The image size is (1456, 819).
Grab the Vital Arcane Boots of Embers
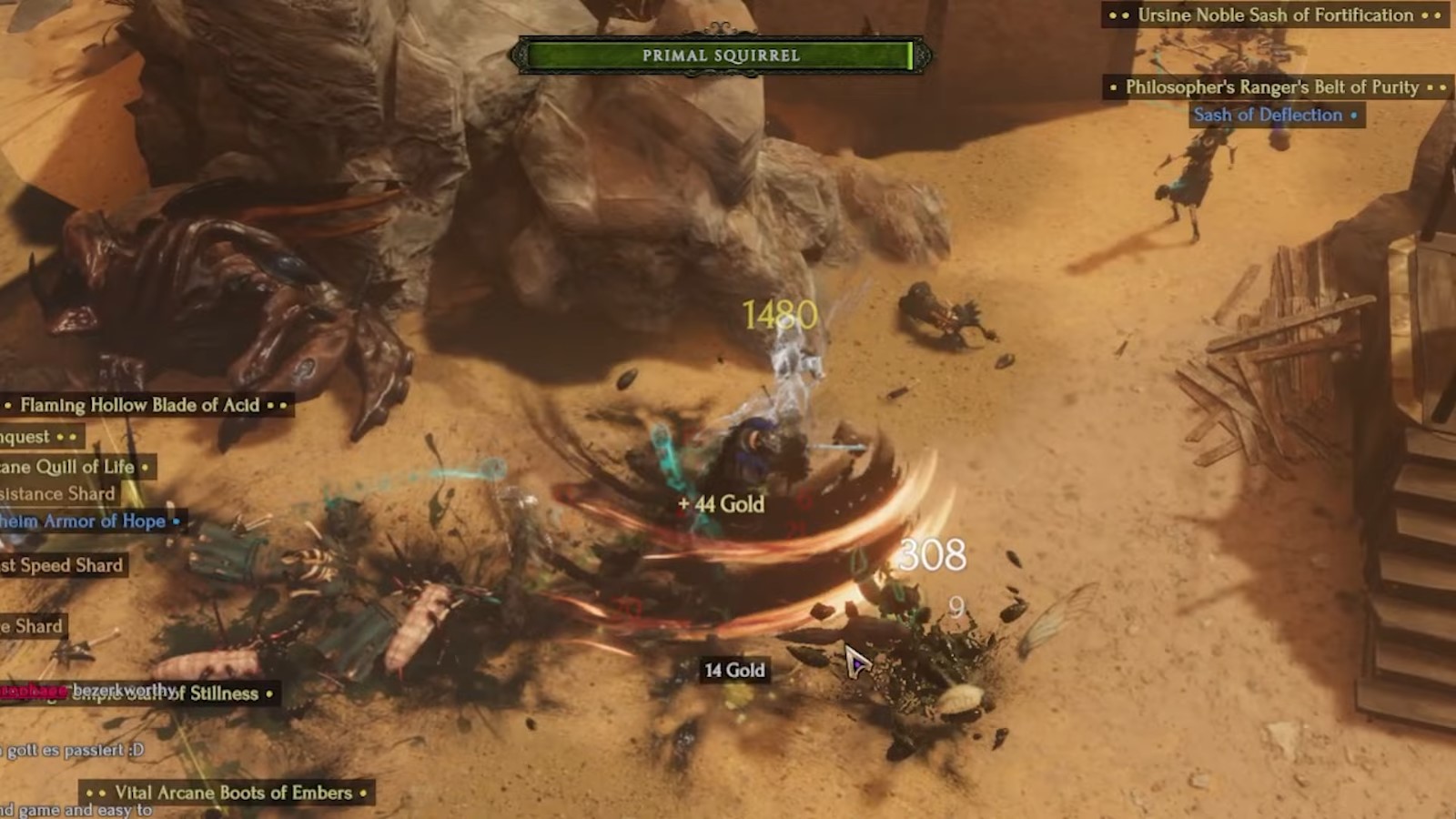[x=227, y=793]
